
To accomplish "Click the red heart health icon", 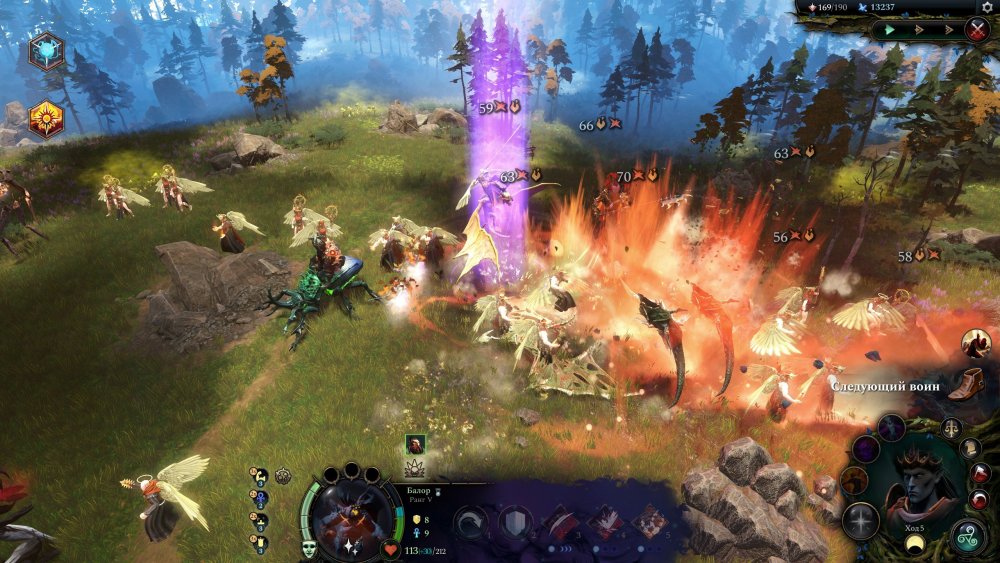I will 390,549.
